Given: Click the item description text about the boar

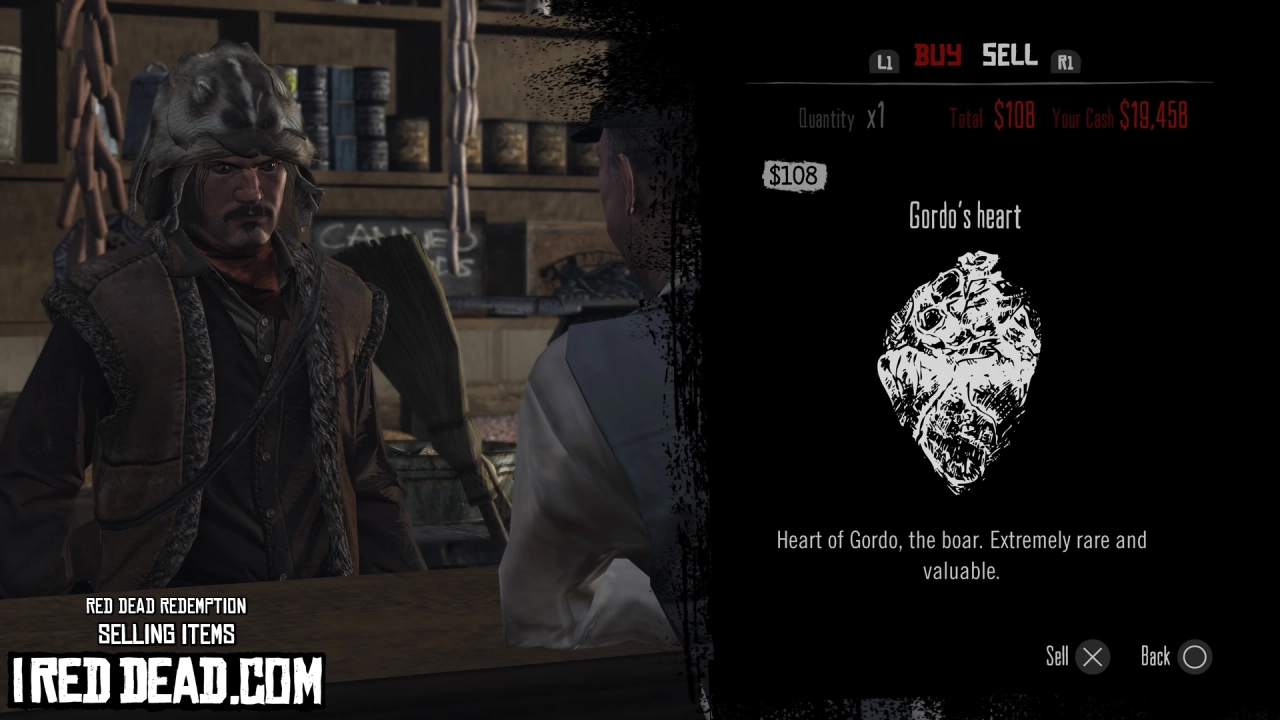Looking at the screenshot, I should [x=961, y=555].
